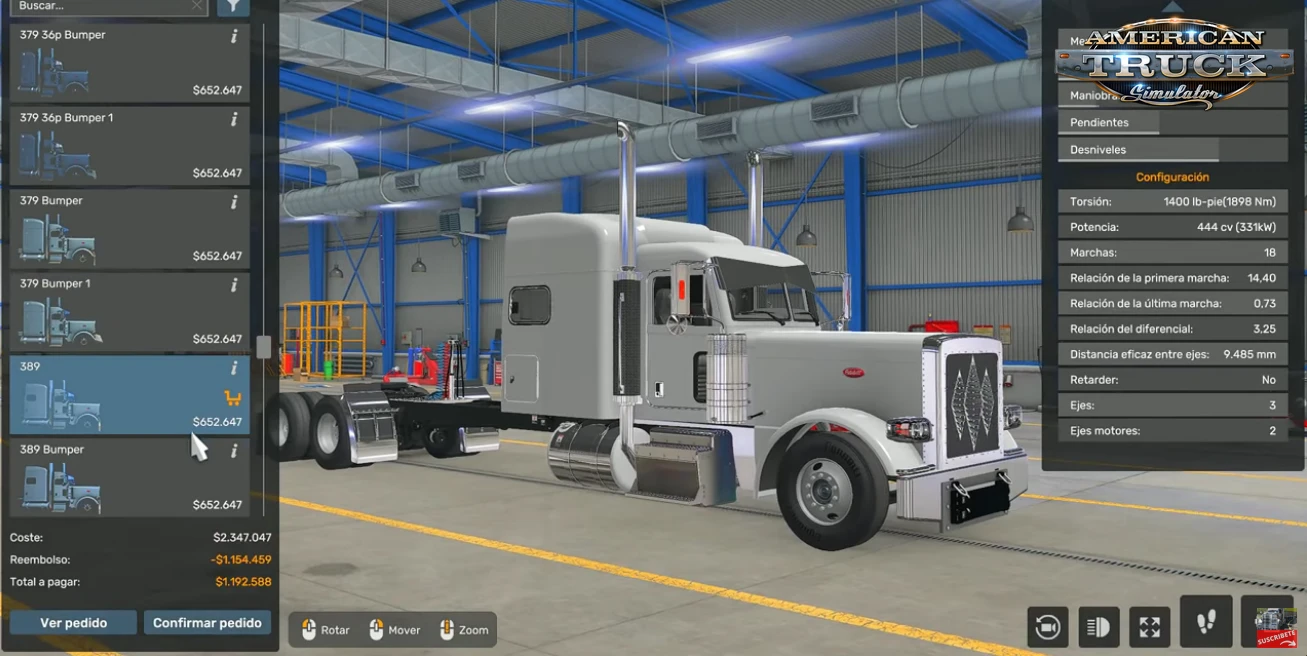The image size is (1307, 656).
Task: Click the footsteps walk-around button
Action: pyautogui.click(x=1206, y=622)
